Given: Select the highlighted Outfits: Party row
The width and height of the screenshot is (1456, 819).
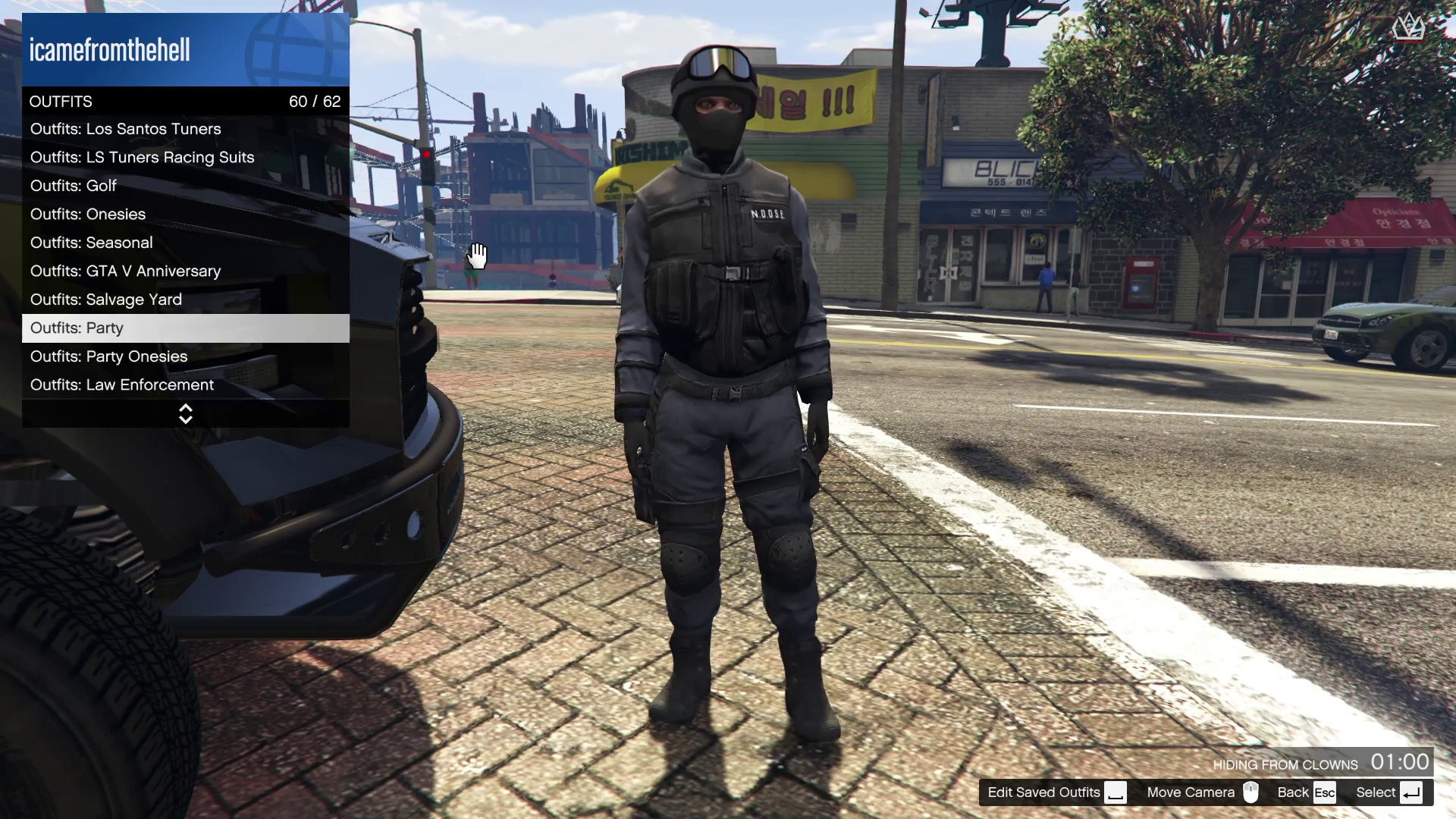Looking at the screenshot, I should tap(185, 328).
